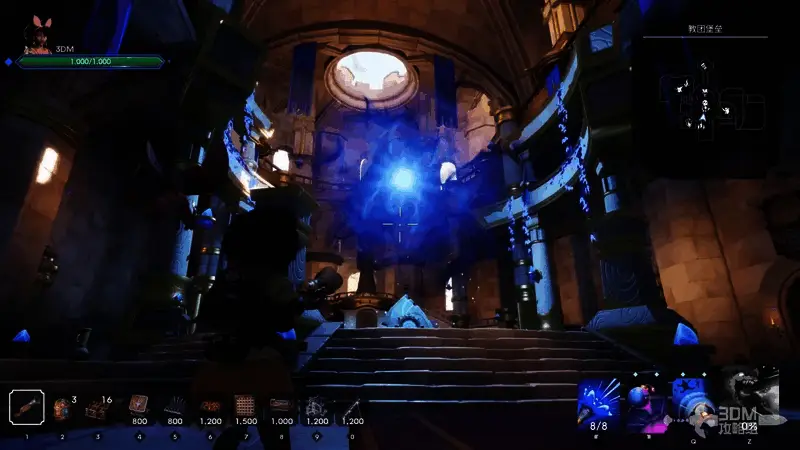The height and width of the screenshot is (450, 800).
Task: Click the bunny-eared player portrait
Action: [39, 36]
